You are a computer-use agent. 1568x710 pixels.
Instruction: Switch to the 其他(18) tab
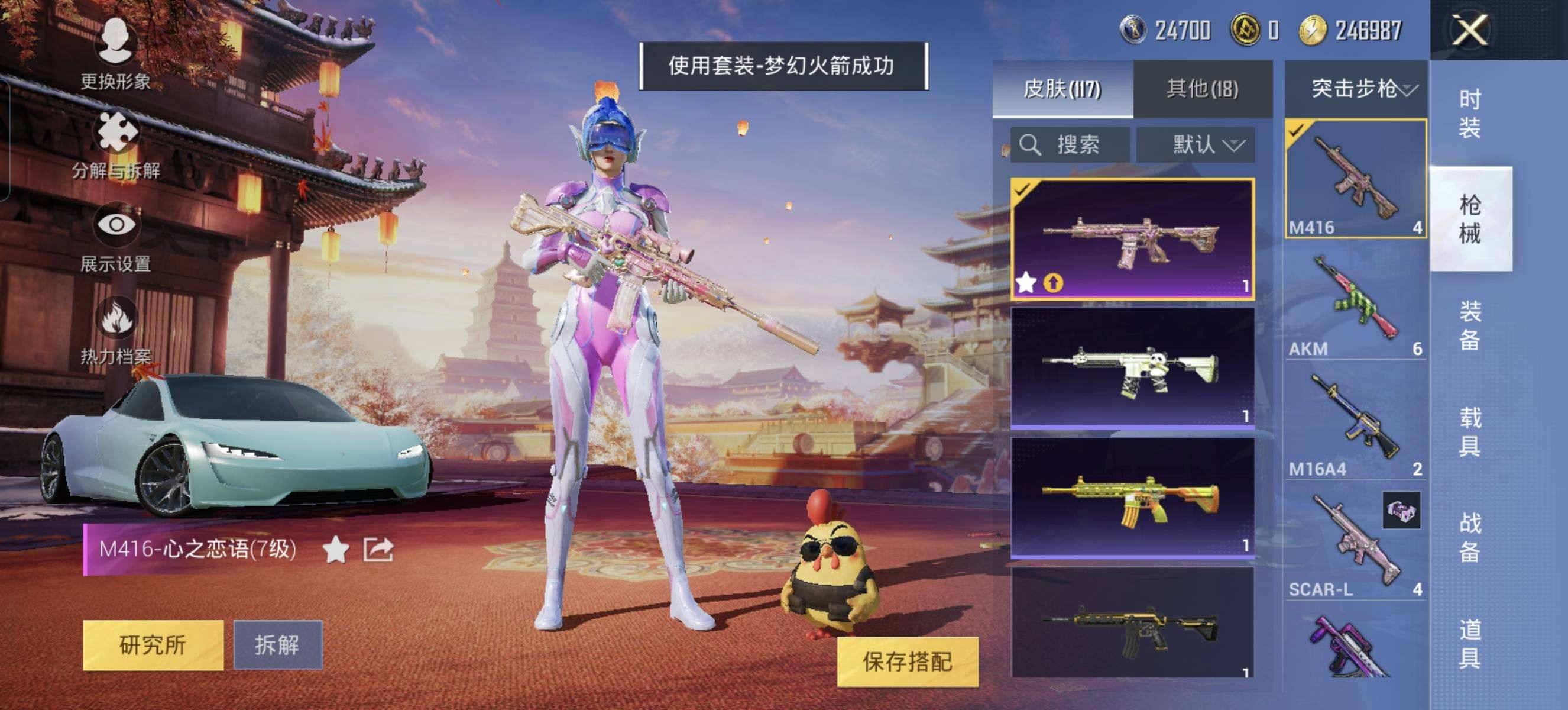coord(1202,89)
